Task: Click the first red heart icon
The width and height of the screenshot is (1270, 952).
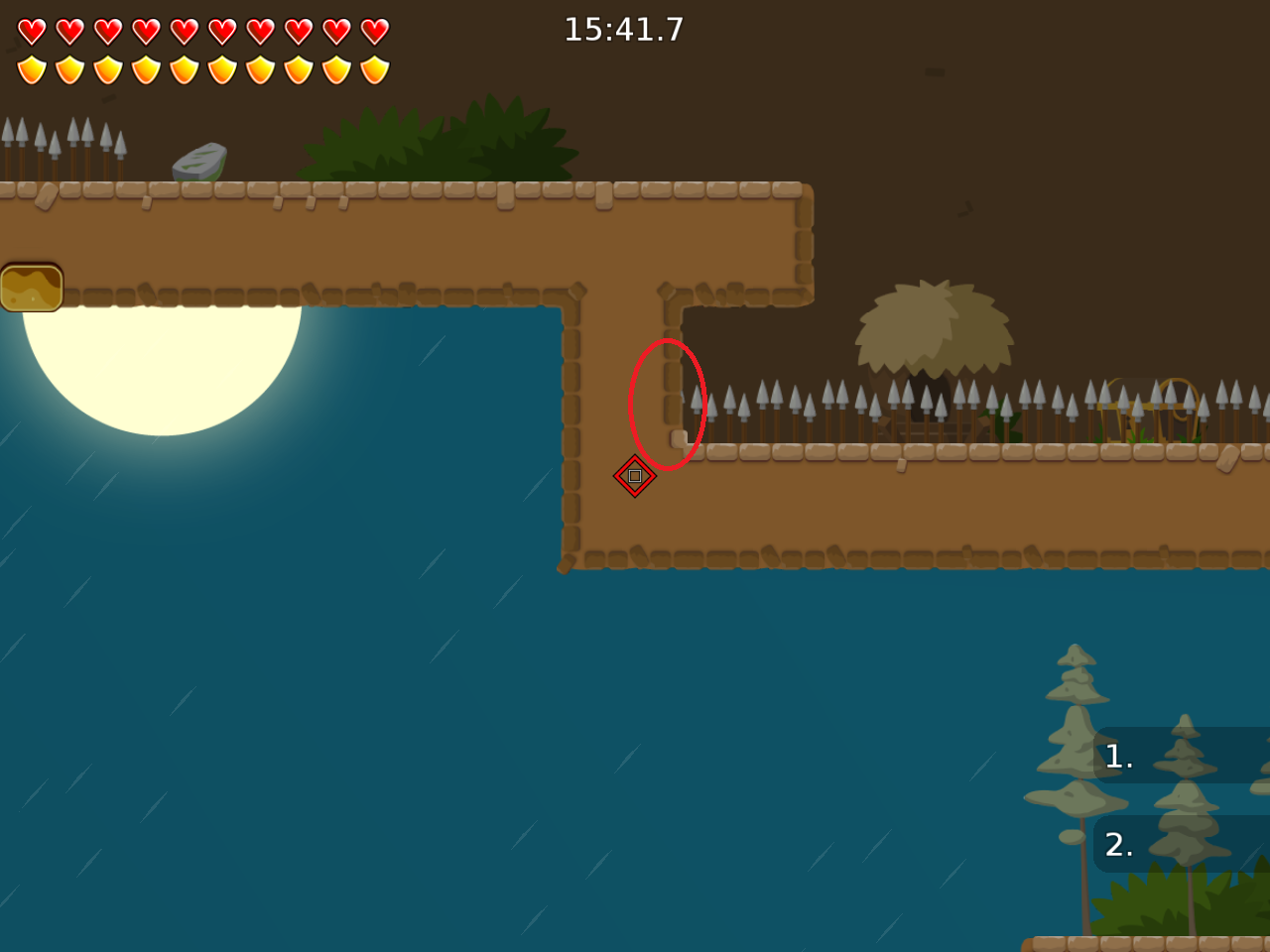Action: pos(31,31)
